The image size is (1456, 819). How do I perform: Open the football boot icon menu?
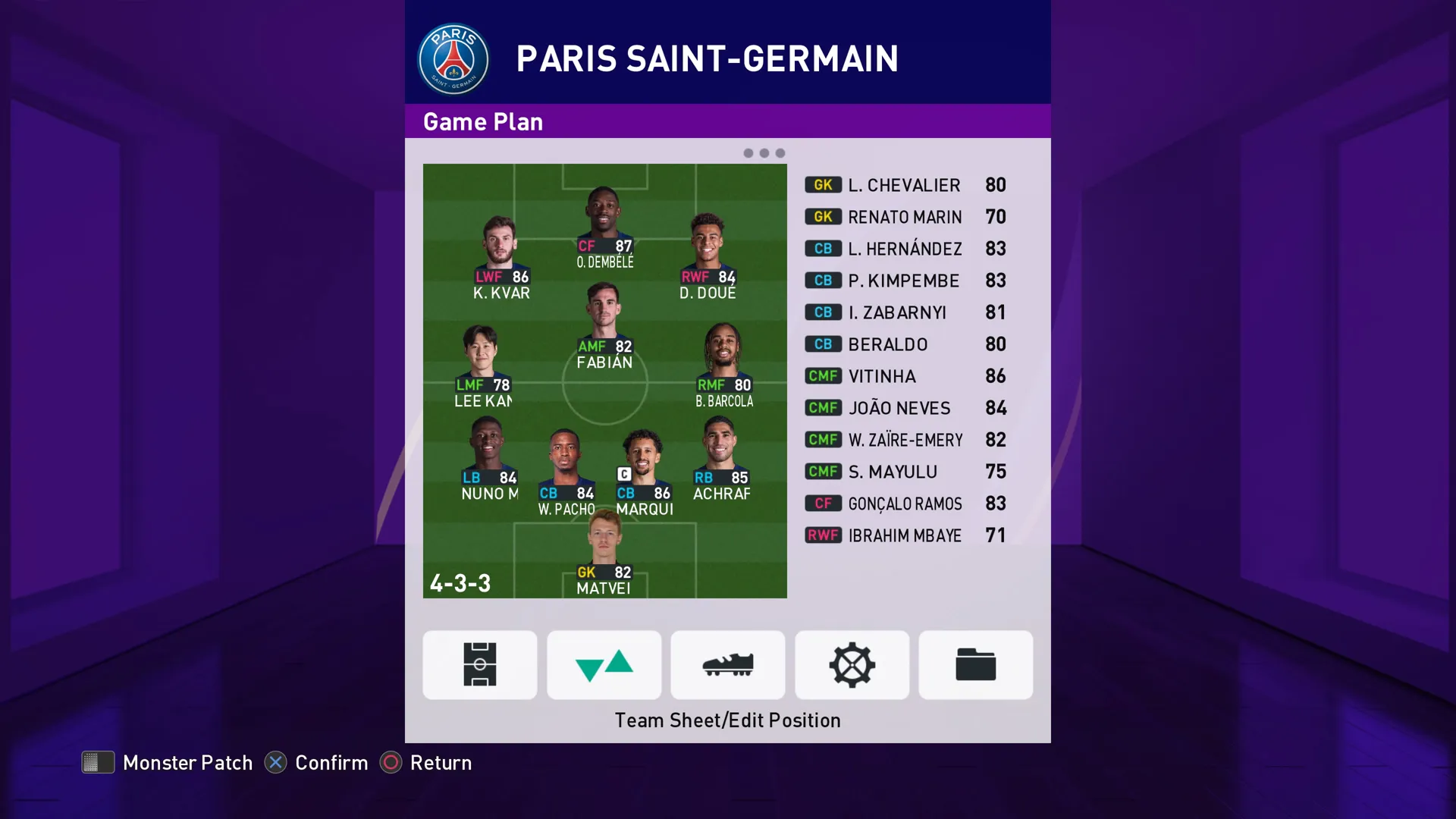(727, 664)
